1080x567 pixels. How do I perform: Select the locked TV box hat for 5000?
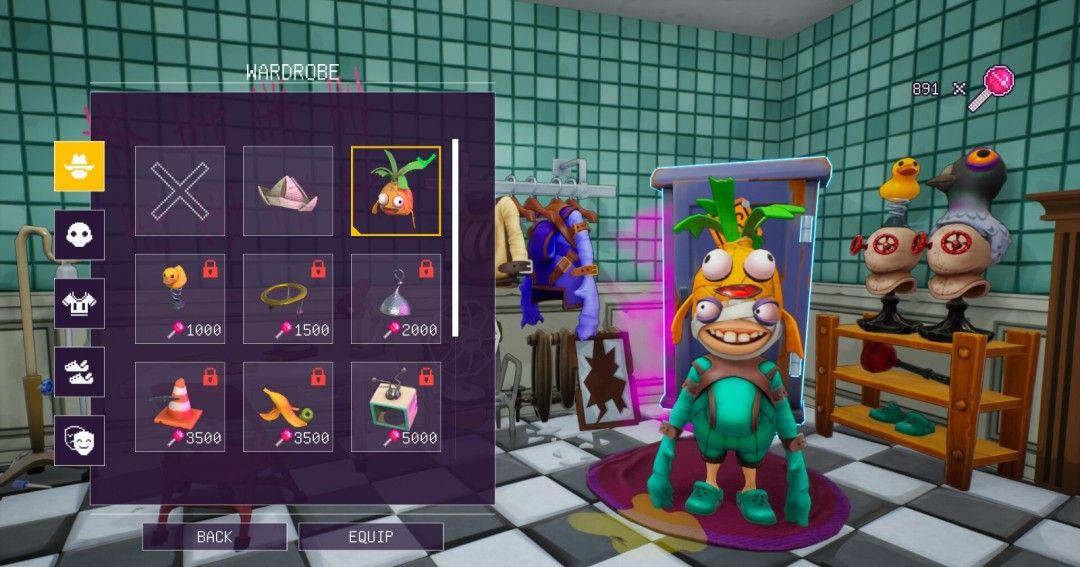pyautogui.click(x=396, y=407)
